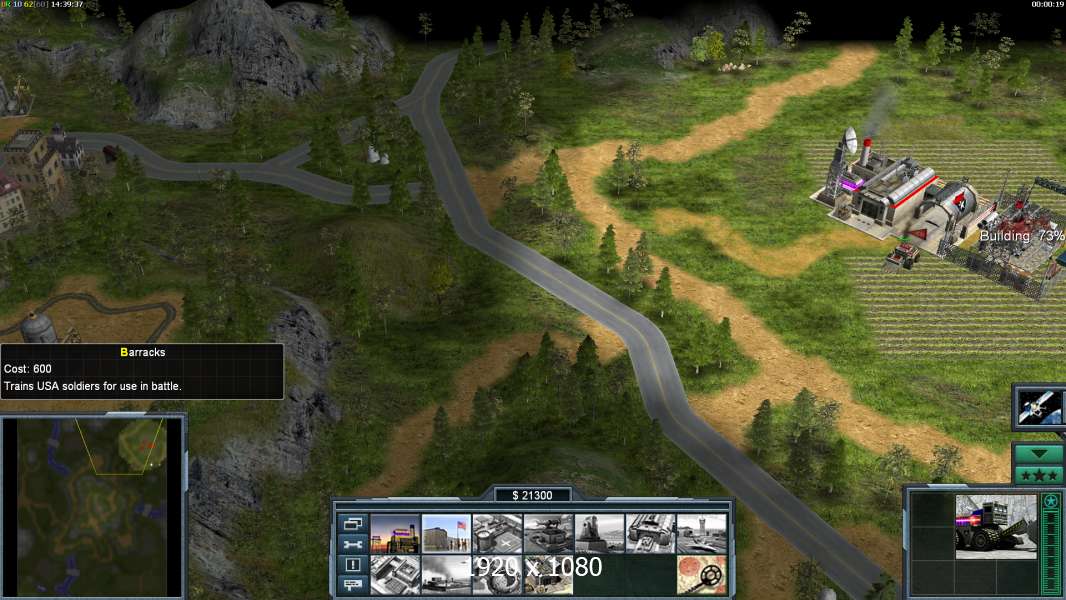Choose the power plant build icon at sunset

[x=395, y=533]
